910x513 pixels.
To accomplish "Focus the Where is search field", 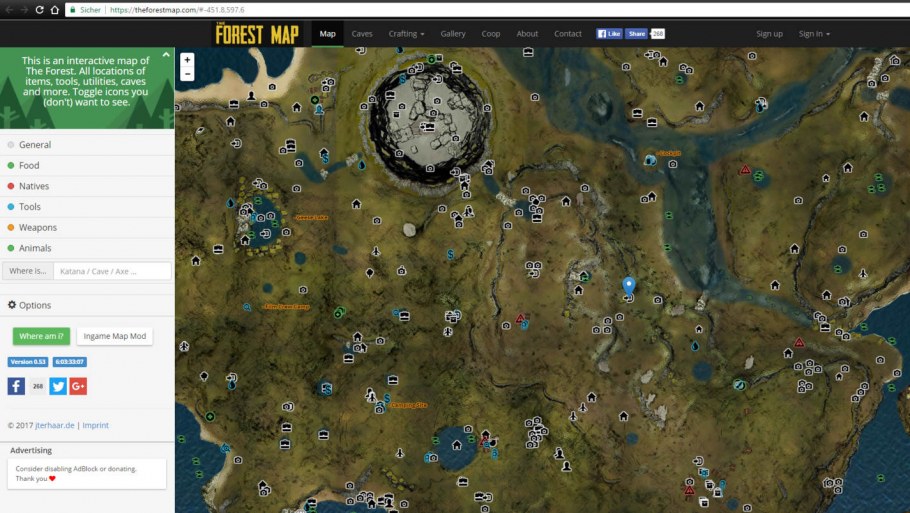I will [112, 271].
